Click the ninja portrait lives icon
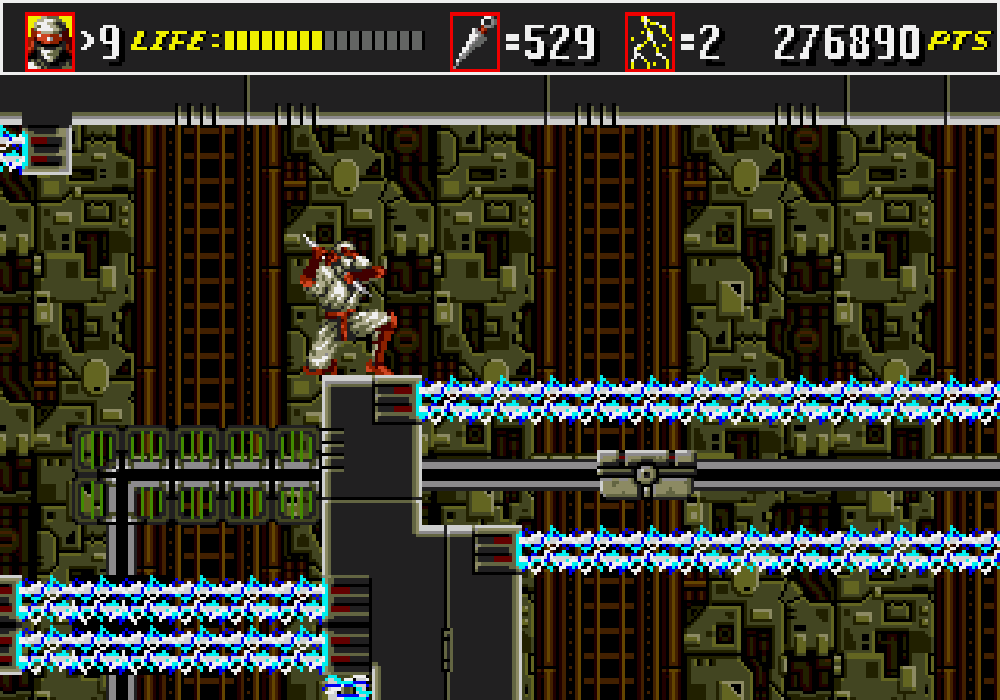Viewport: 1000px width, 700px height. pyautogui.click(x=50, y=42)
